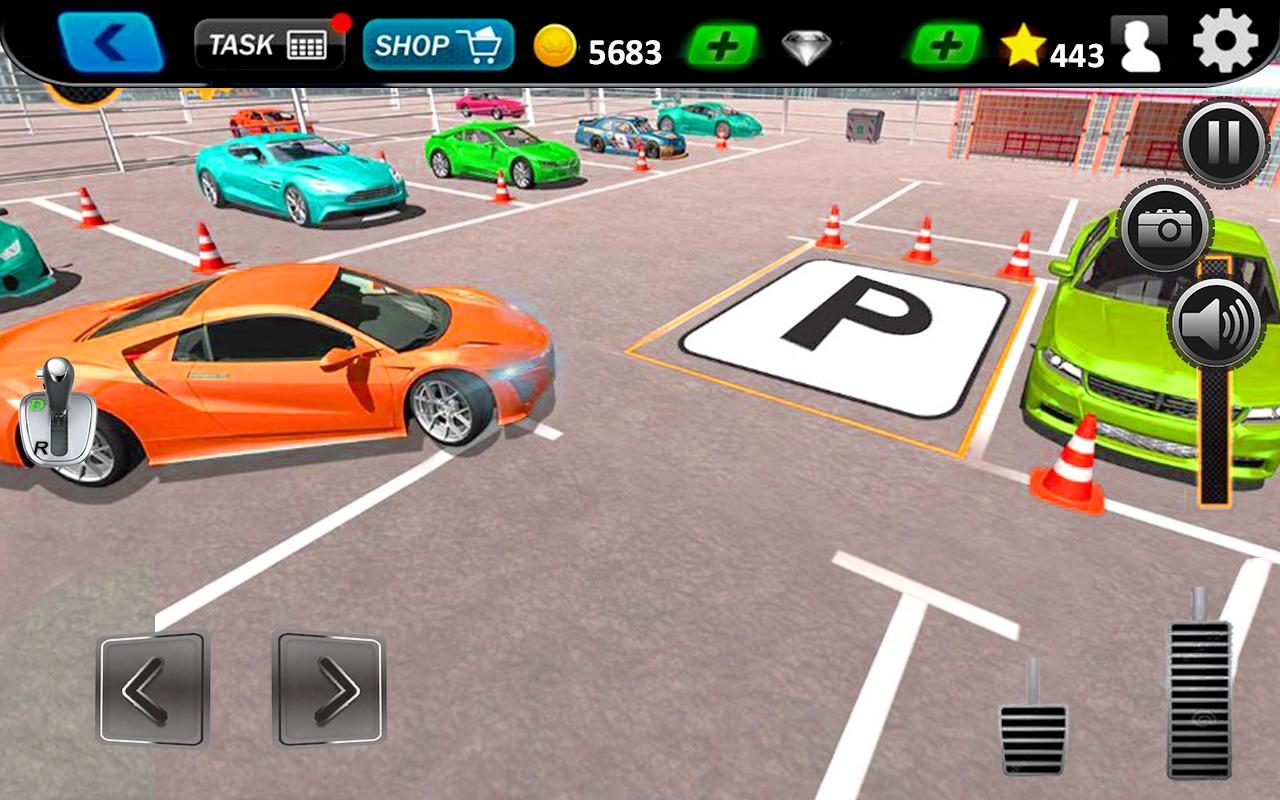The image size is (1280, 800).
Task: Click the gold coin icon
Action: coord(556,47)
